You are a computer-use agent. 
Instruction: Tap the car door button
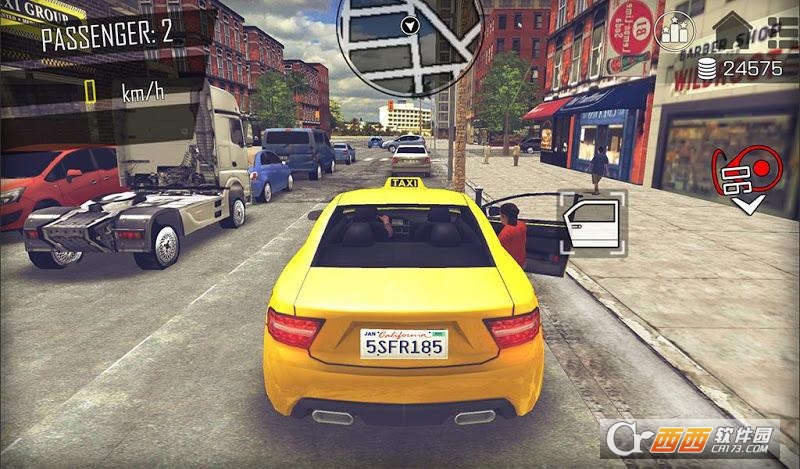coord(592,224)
